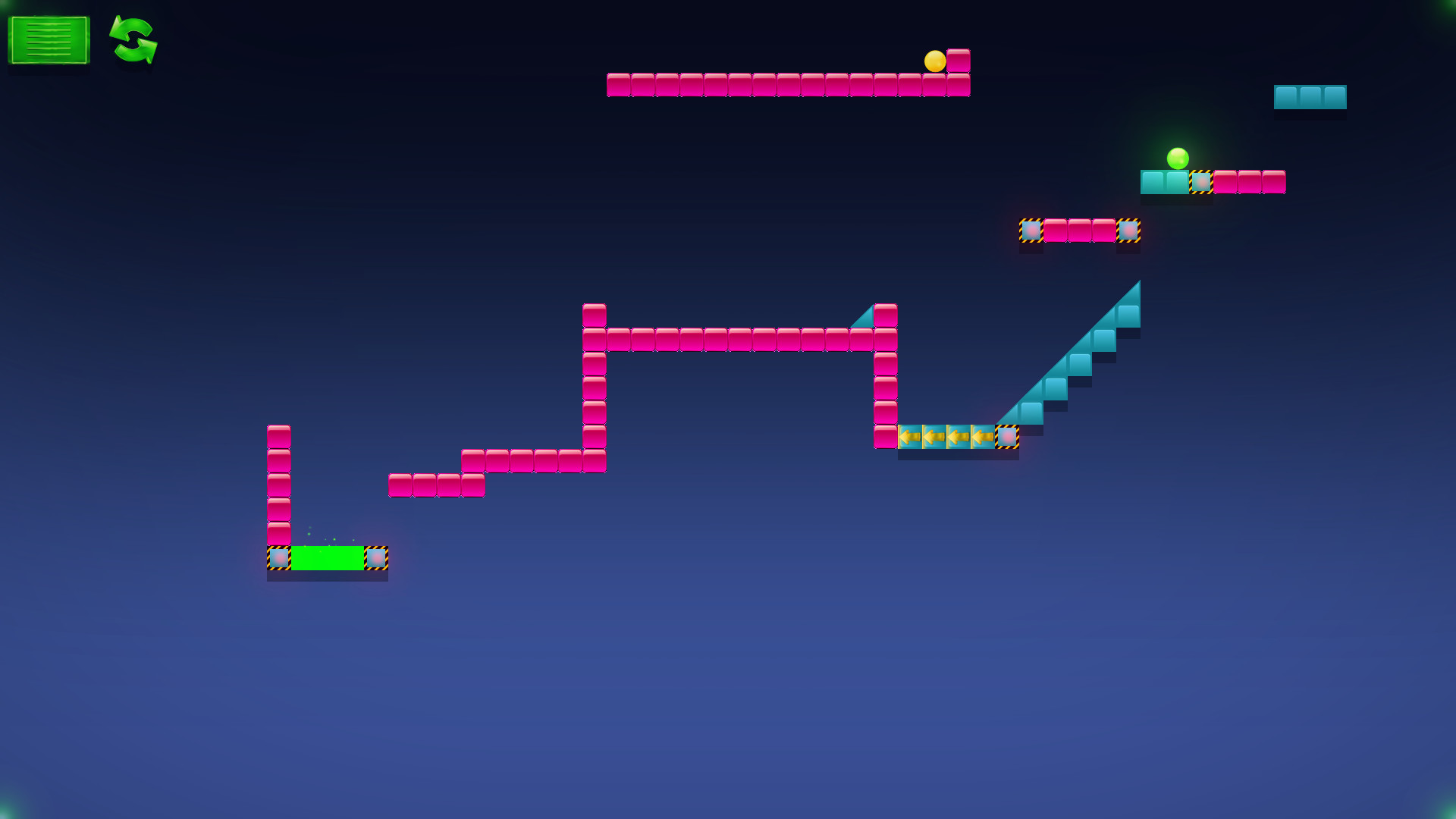Click the hazard-striped block beside the arrow blocks
The image size is (1456, 819).
[x=1007, y=437]
